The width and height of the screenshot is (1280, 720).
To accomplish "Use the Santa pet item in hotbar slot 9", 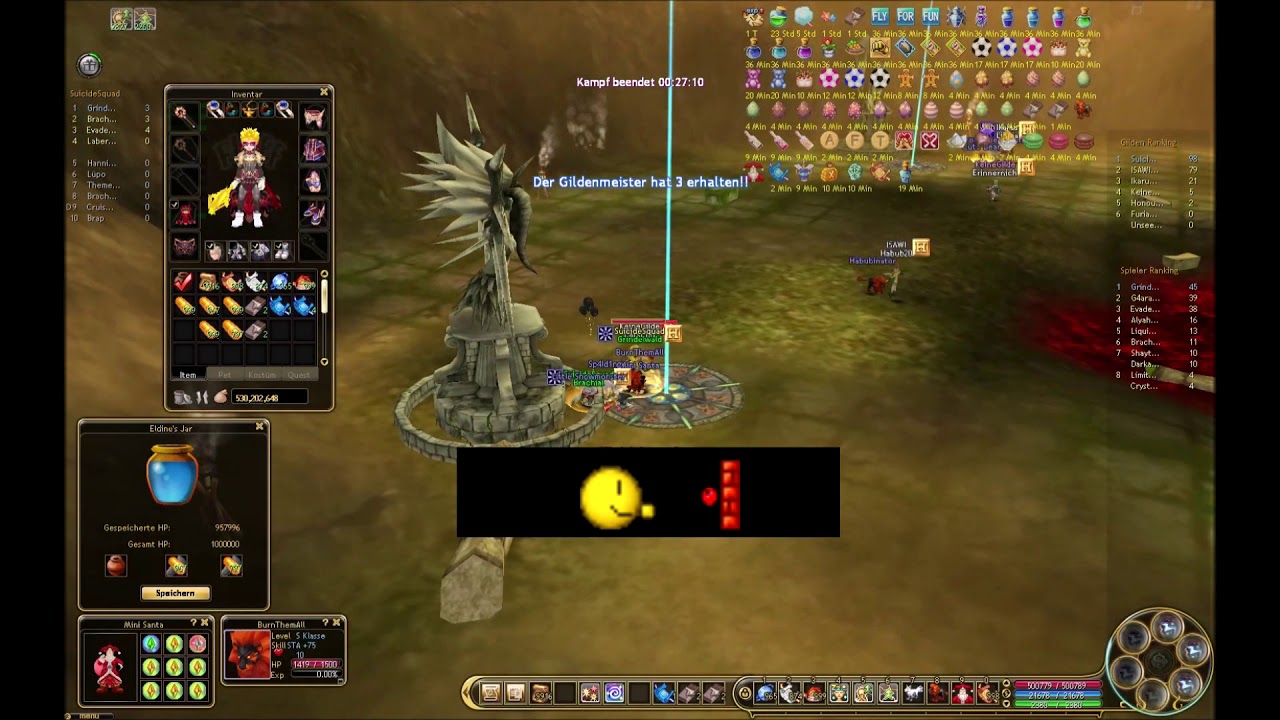I will tap(962, 693).
